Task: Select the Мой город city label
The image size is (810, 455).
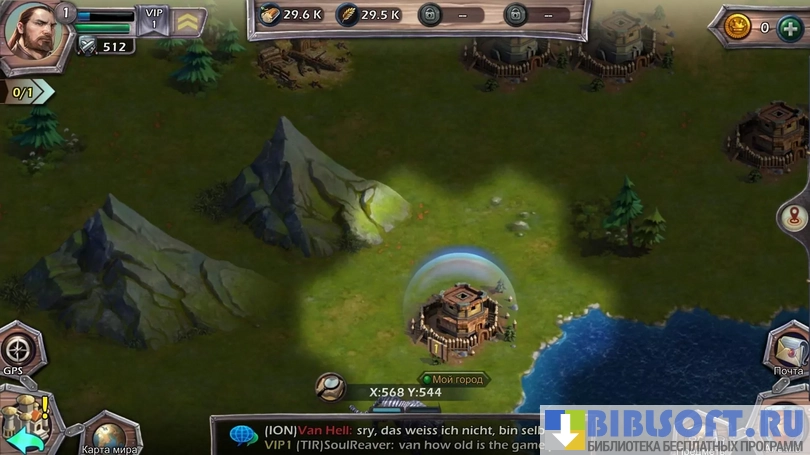Action: (453, 379)
